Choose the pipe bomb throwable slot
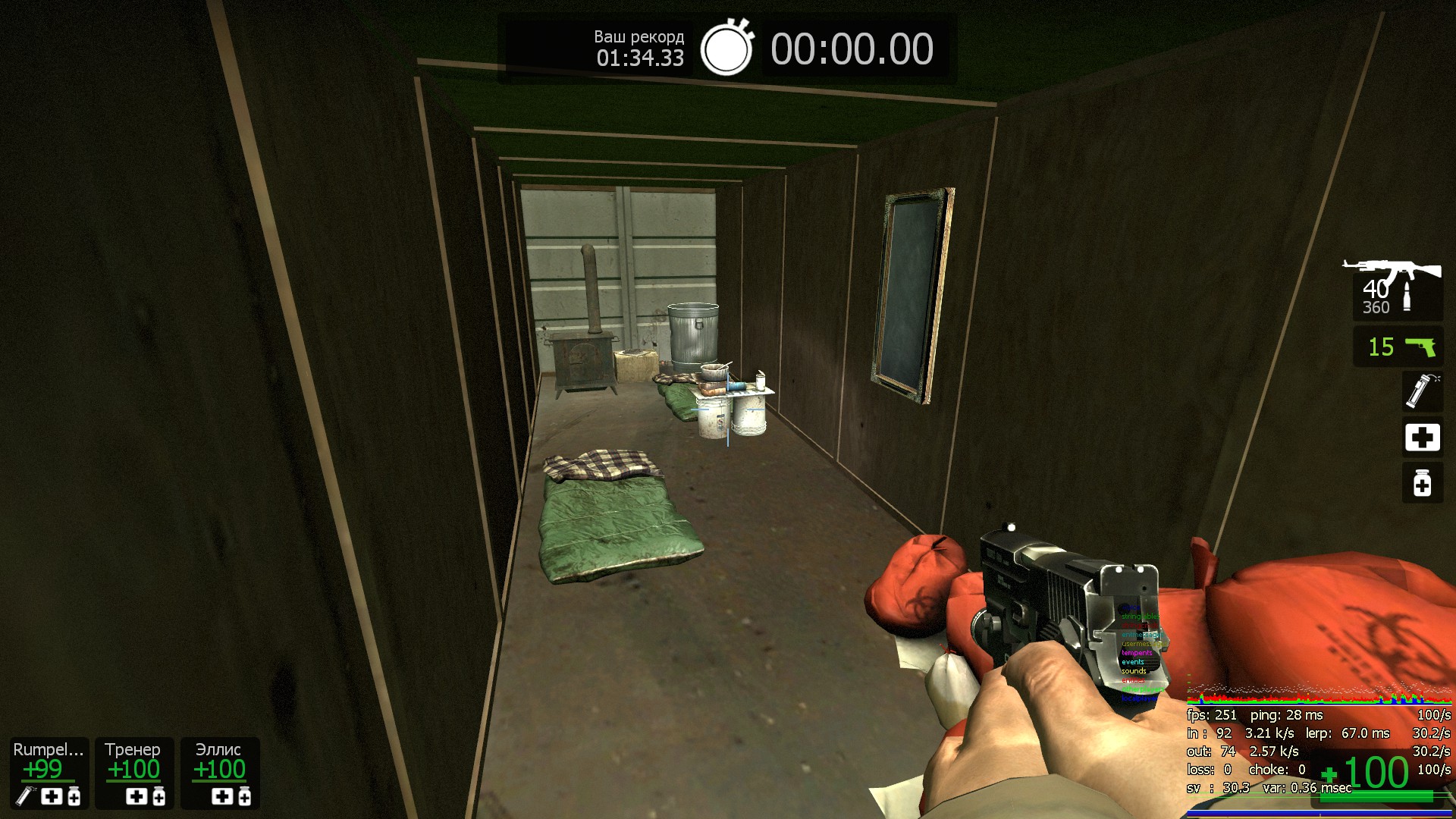 (x=1421, y=391)
